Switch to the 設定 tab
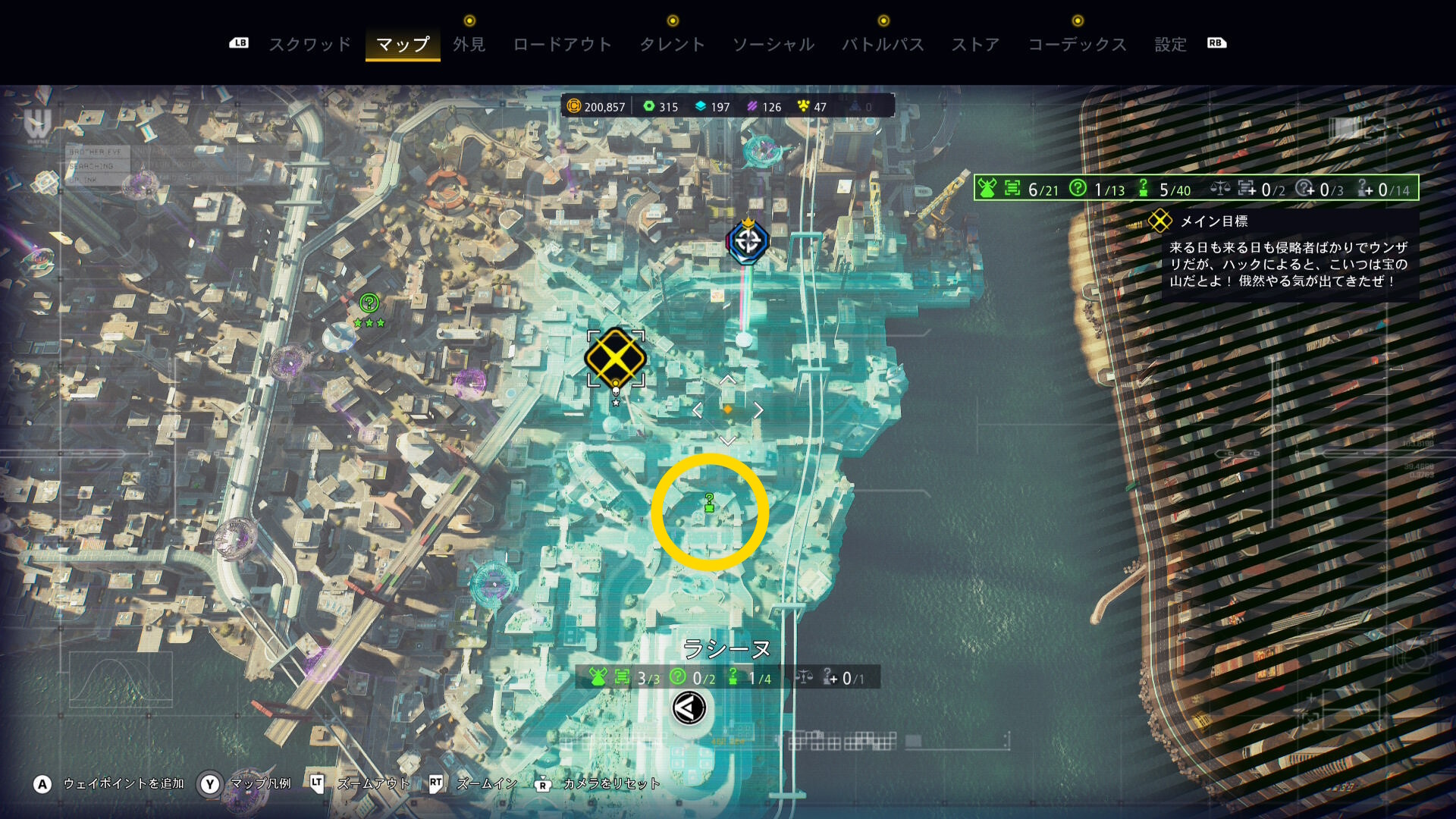The width and height of the screenshot is (1456, 819). [1170, 45]
